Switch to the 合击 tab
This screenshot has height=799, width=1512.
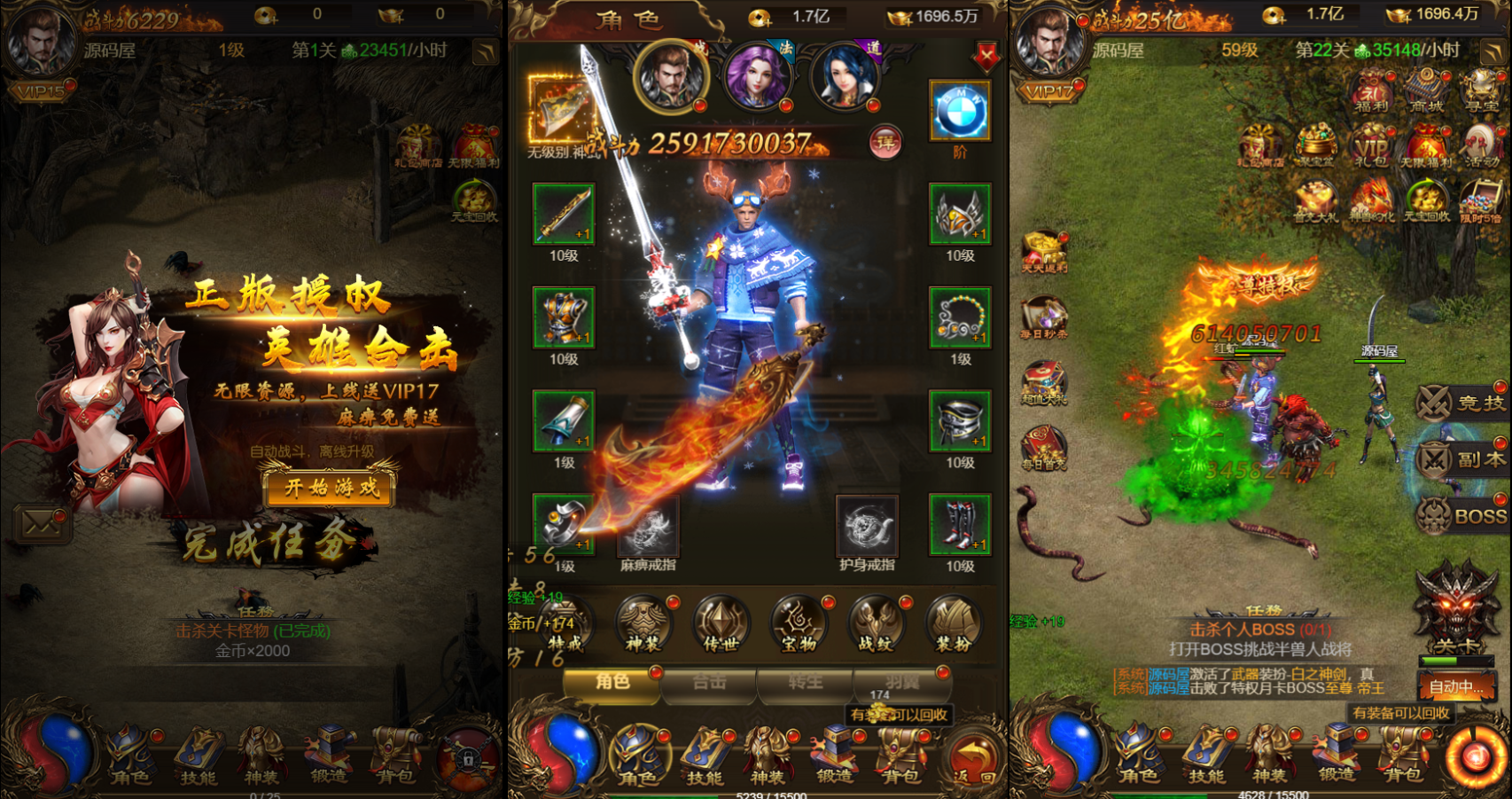pyautogui.click(x=709, y=683)
